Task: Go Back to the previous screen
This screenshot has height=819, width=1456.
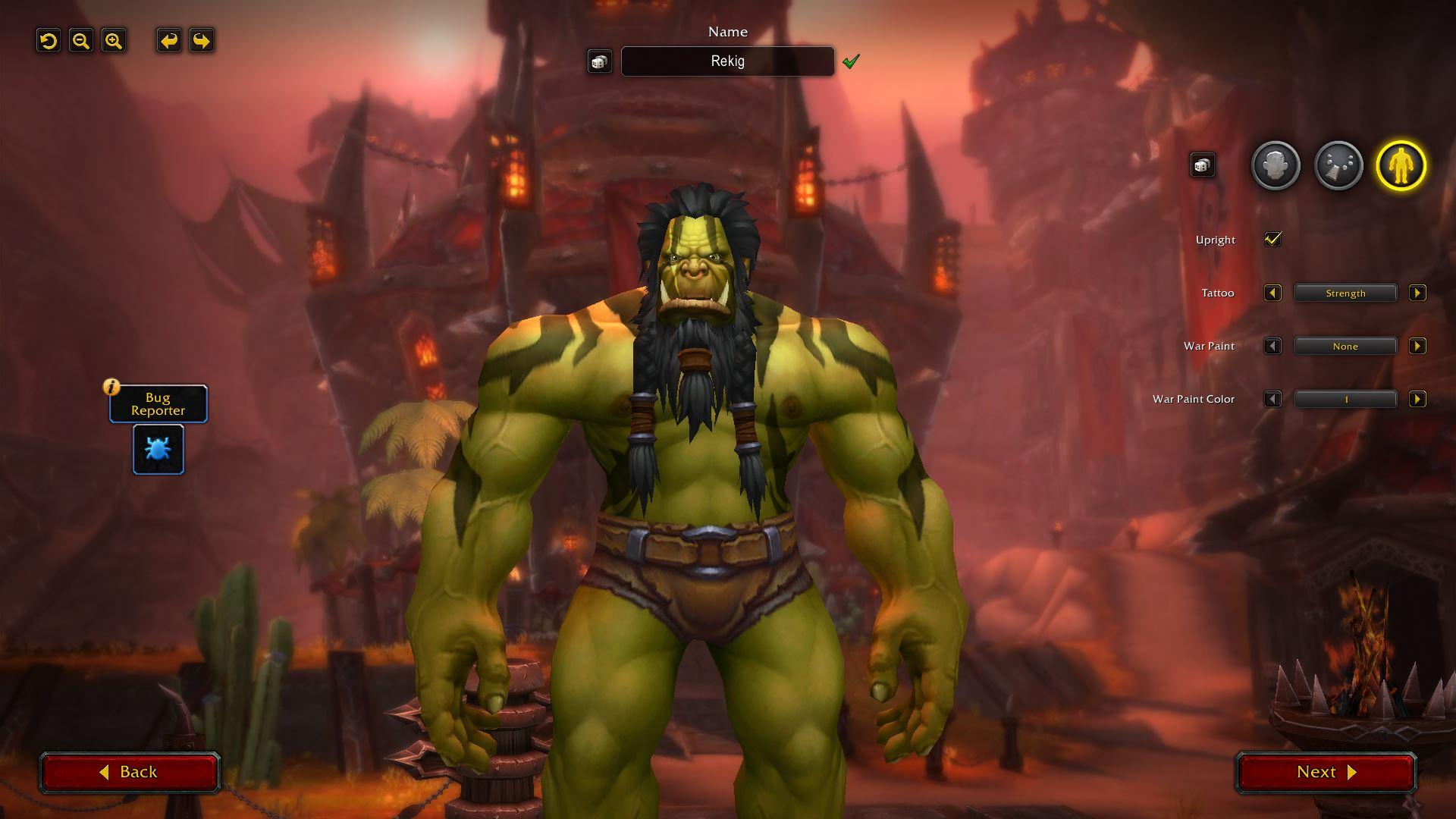Action: coord(130,772)
